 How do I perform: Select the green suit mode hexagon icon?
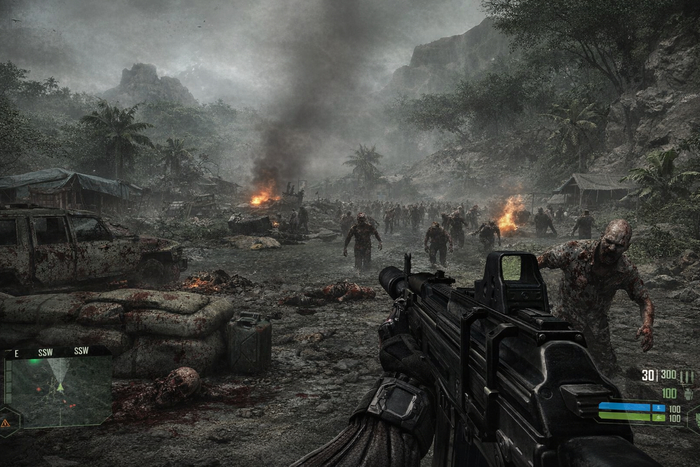point(696,417)
